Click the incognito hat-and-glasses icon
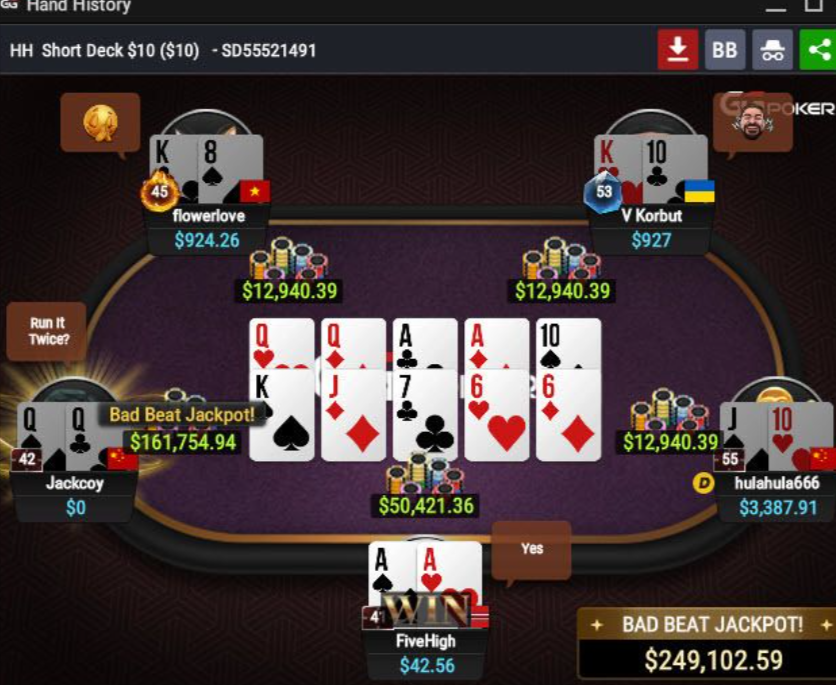This screenshot has width=836, height=685. 772,50
